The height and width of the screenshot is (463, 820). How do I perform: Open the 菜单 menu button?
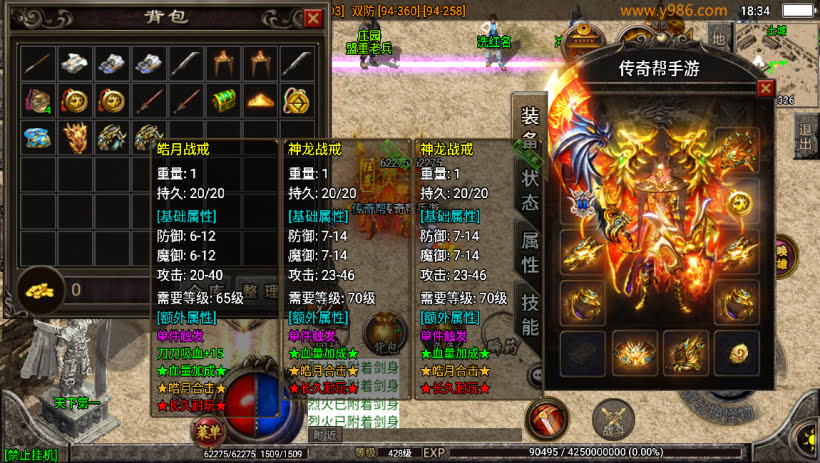[204, 432]
